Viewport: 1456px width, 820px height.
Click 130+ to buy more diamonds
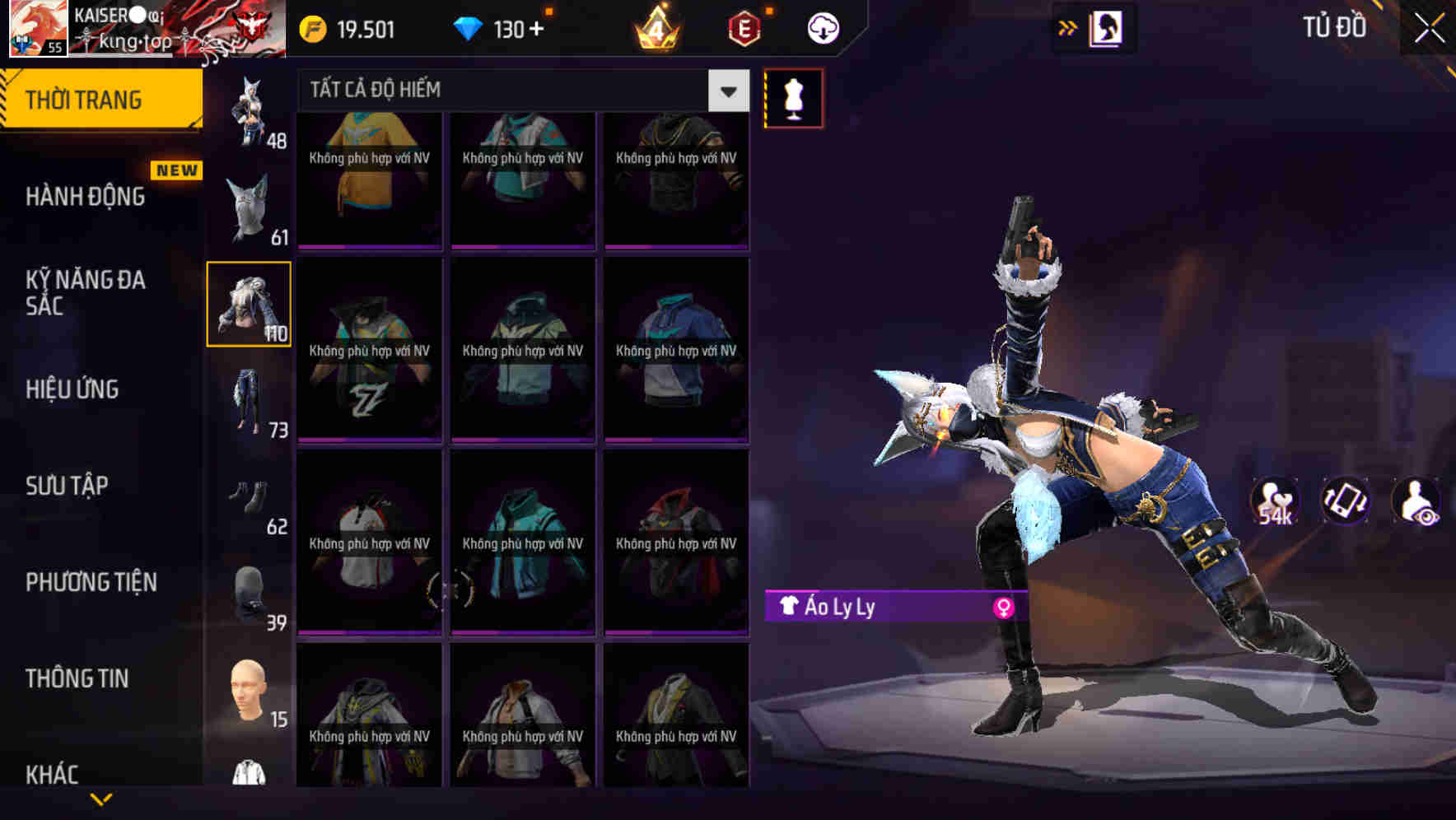pos(519,27)
